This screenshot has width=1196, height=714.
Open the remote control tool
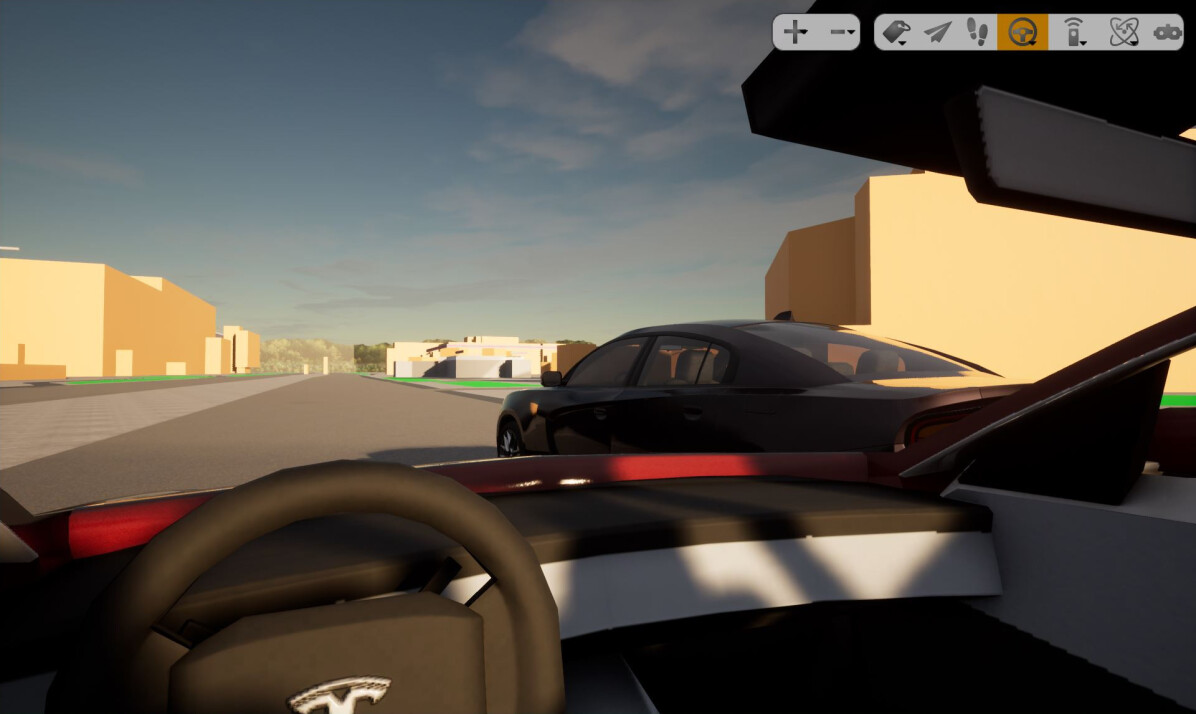coord(1074,32)
